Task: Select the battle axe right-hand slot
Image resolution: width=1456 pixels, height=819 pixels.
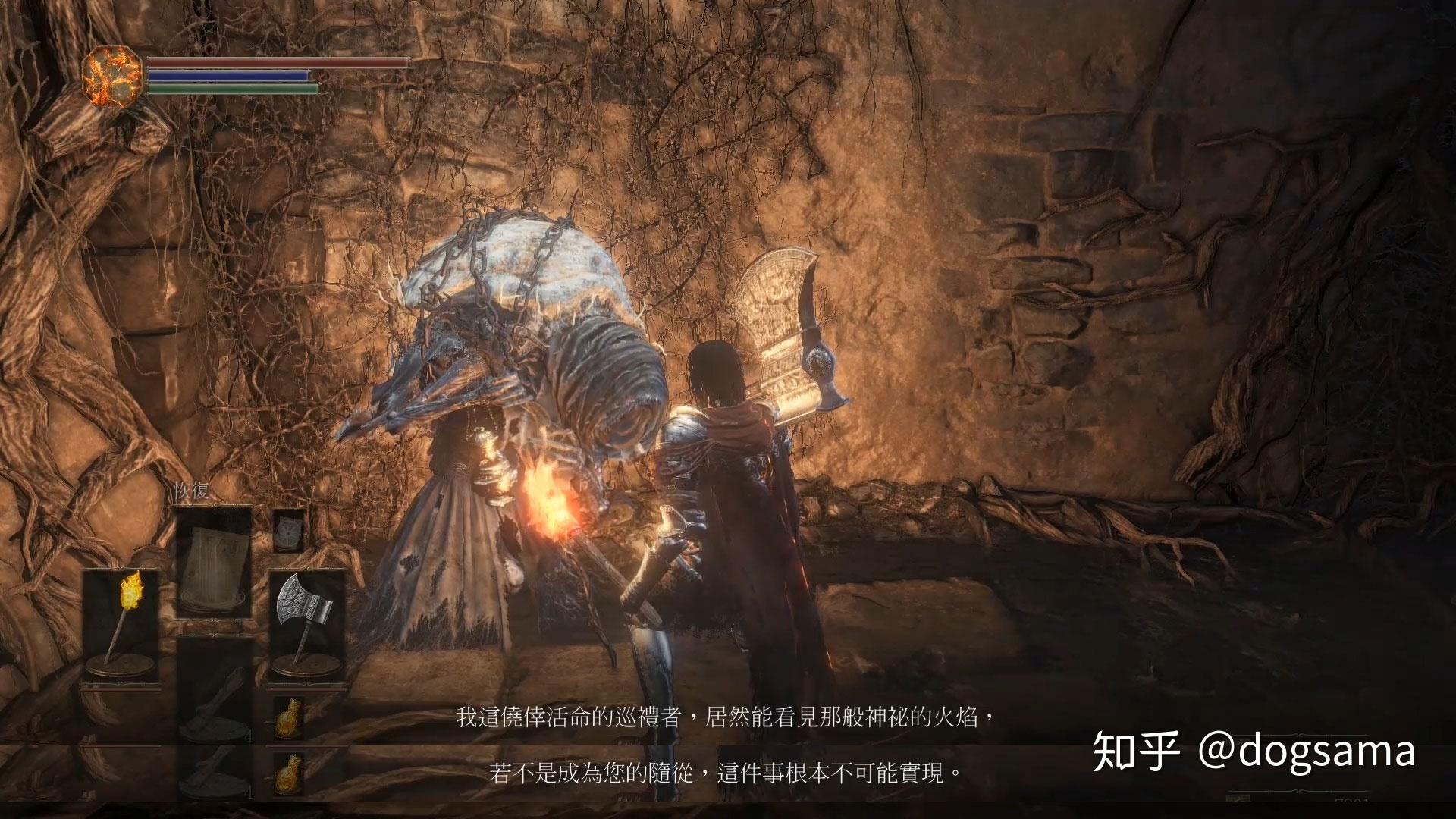Action: (x=306, y=625)
